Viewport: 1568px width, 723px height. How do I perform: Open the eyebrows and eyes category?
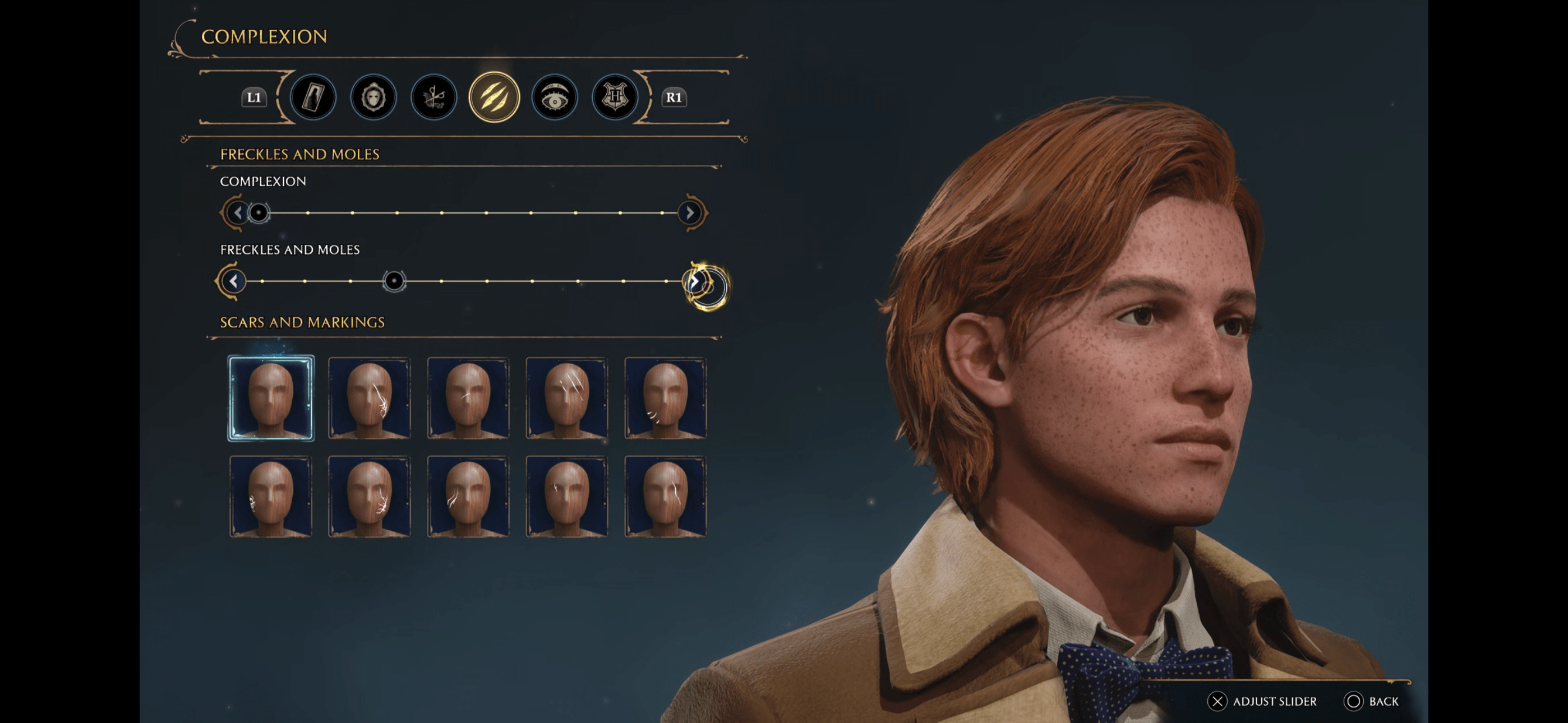coord(555,97)
